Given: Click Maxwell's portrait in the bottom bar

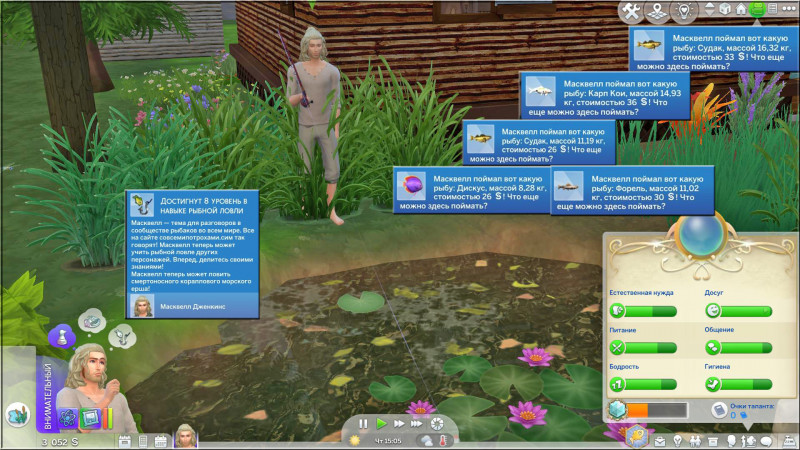Looking at the screenshot, I should pos(186,436).
